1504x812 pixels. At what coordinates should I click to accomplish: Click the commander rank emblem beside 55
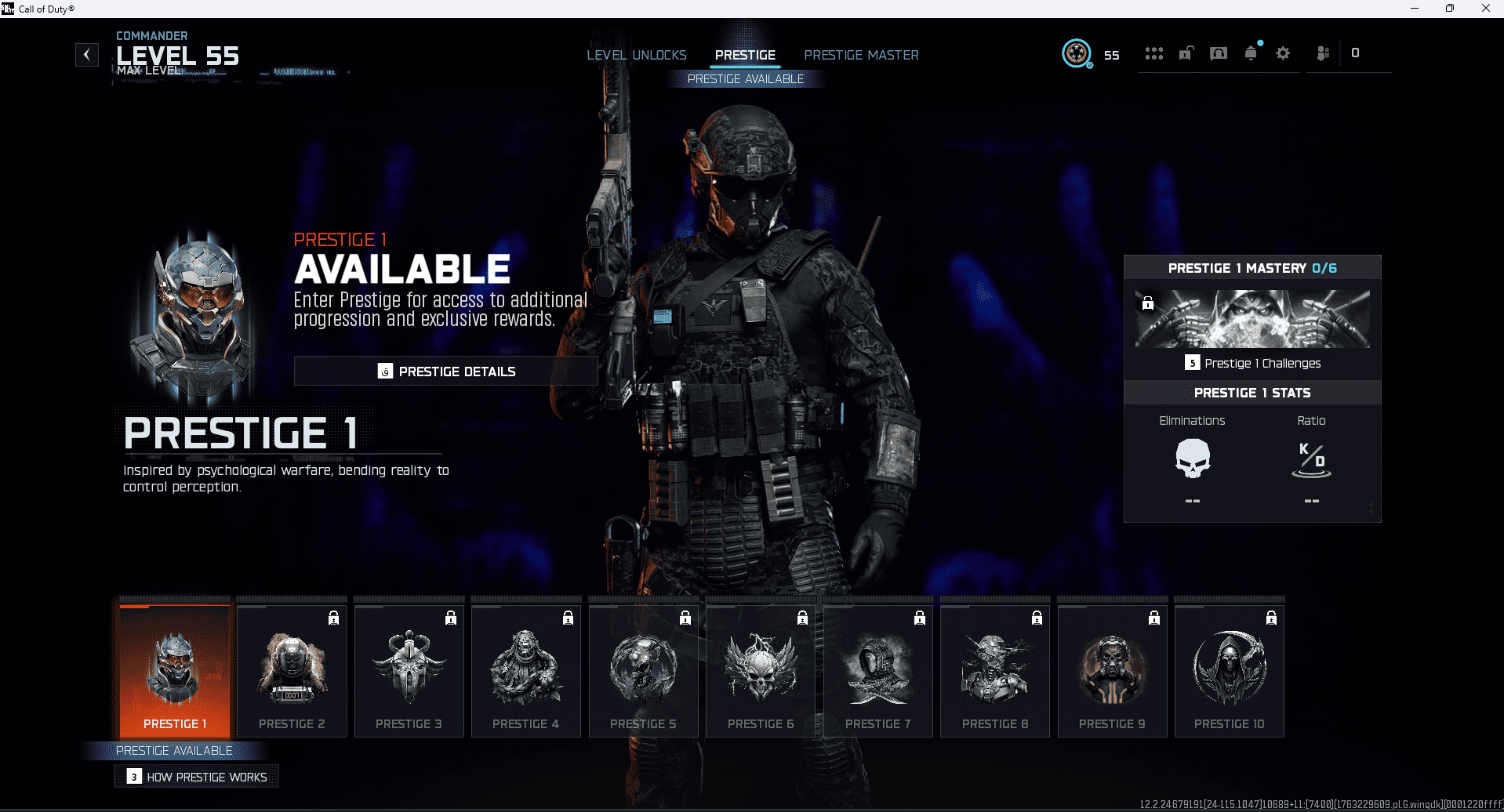(x=1077, y=54)
